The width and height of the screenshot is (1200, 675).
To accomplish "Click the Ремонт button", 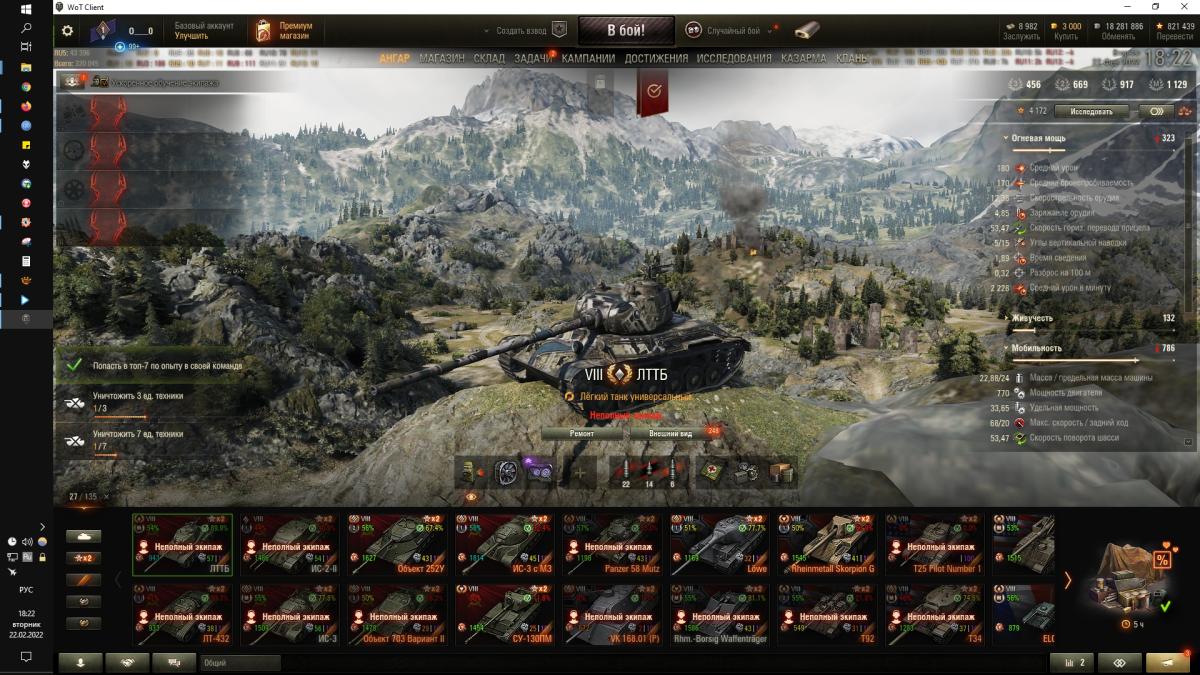I will pyautogui.click(x=582, y=434).
